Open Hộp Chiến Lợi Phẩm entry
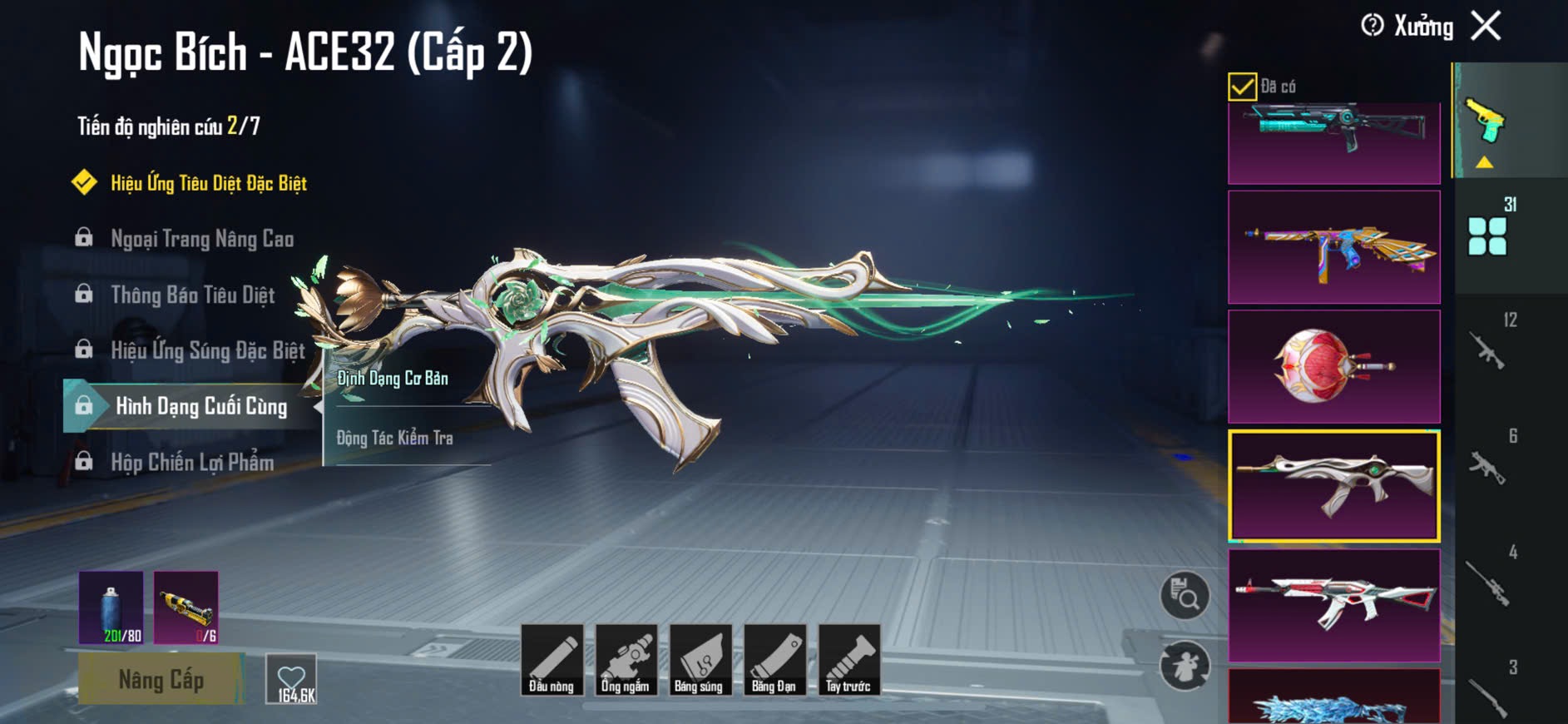Image resolution: width=1568 pixels, height=724 pixels. click(192, 462)
